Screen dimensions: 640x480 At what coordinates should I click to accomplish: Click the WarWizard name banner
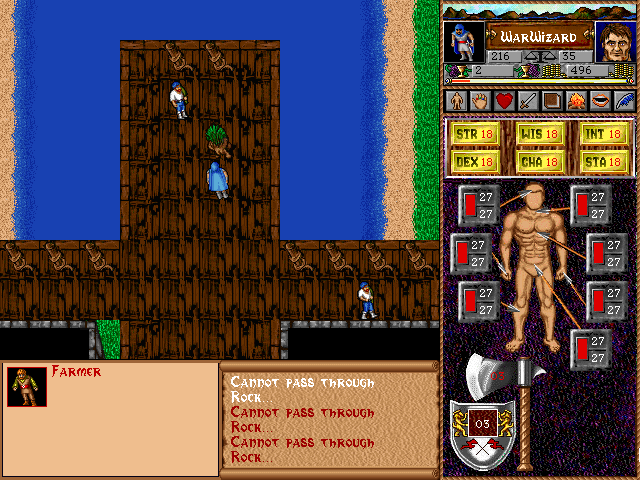coord(540,35)
